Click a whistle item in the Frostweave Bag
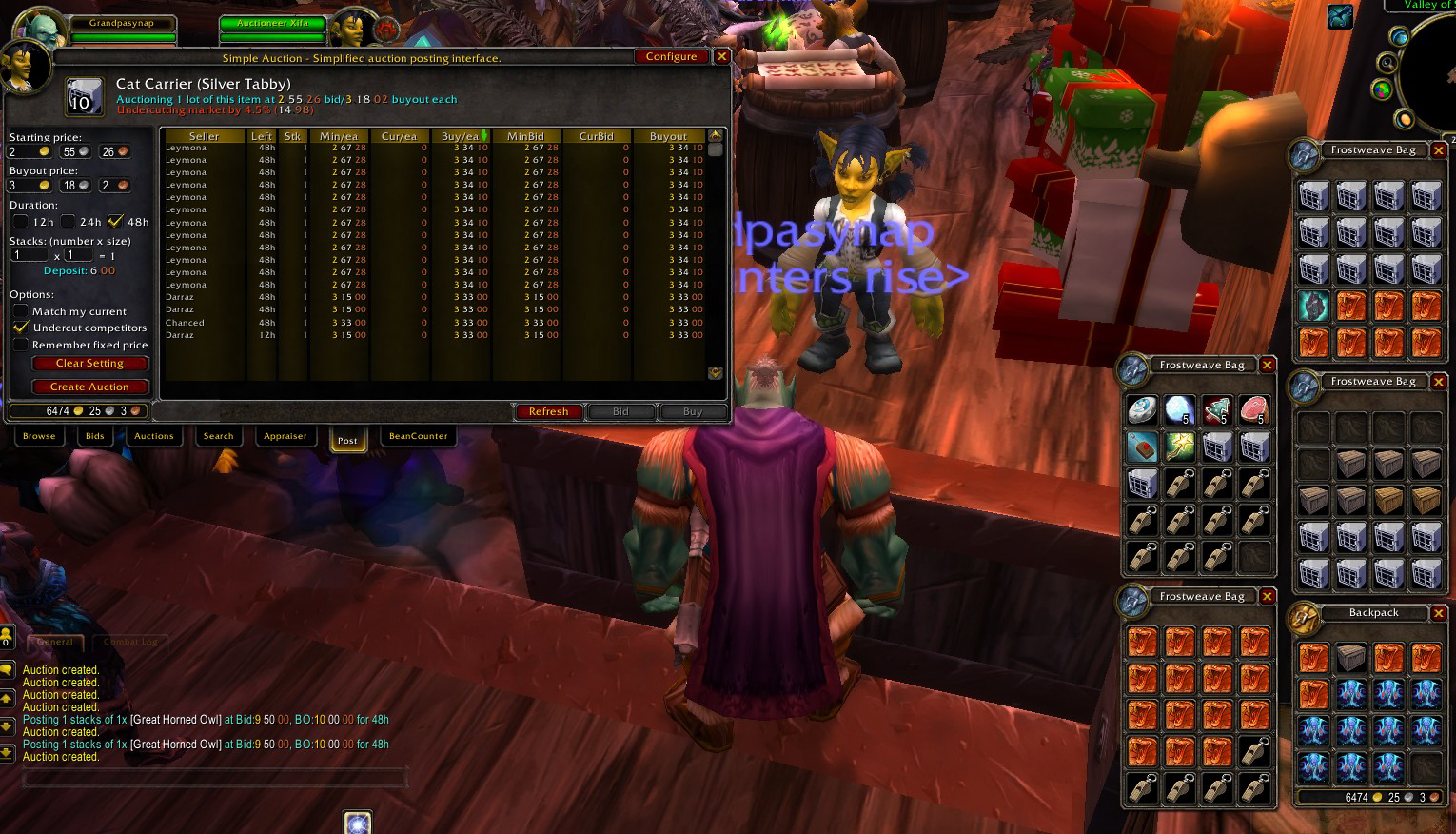 click(1180, 519)
